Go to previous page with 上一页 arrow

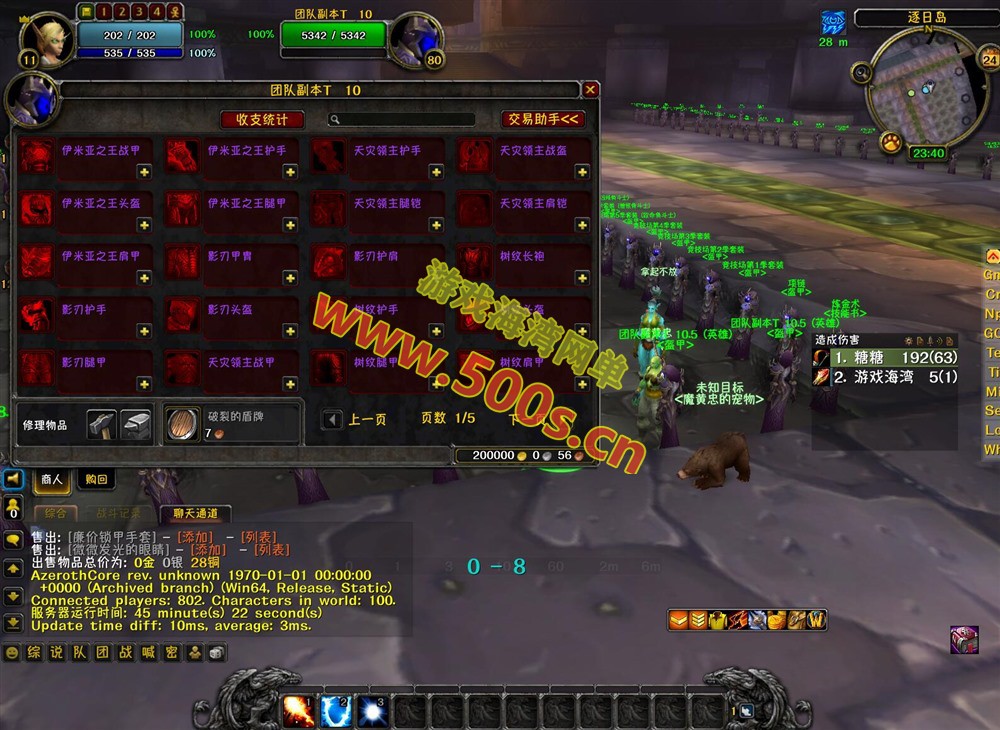(x=331, y=420)
